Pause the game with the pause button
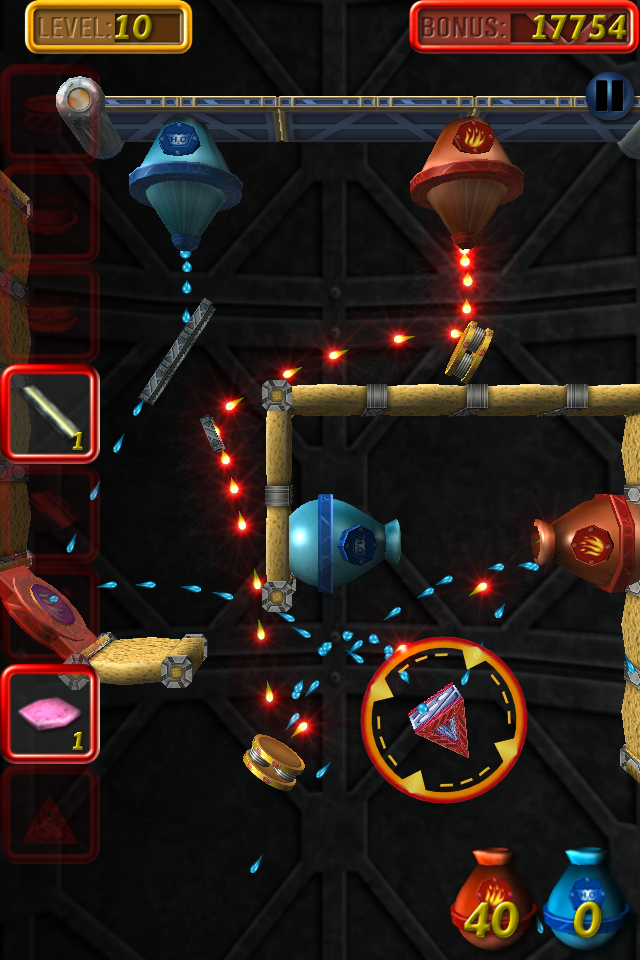 (609, 96)
